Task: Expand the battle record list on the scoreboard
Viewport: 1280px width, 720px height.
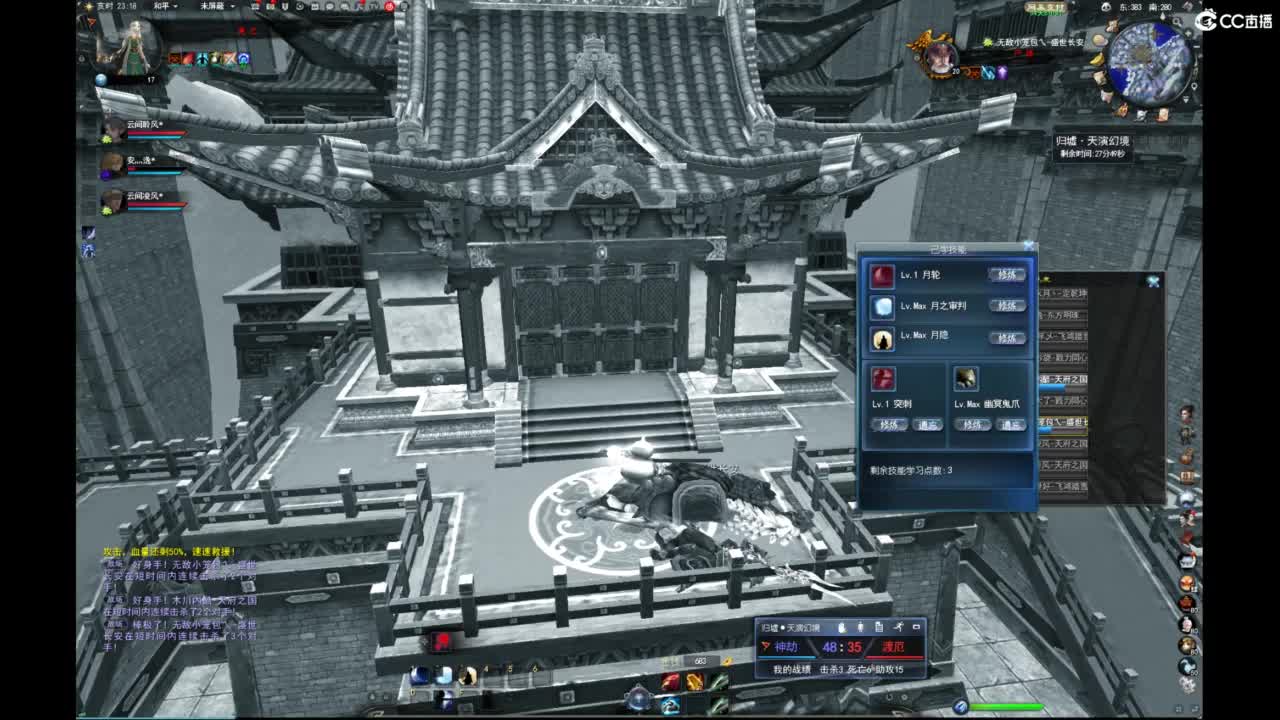Action: click(x=879, y=628)
